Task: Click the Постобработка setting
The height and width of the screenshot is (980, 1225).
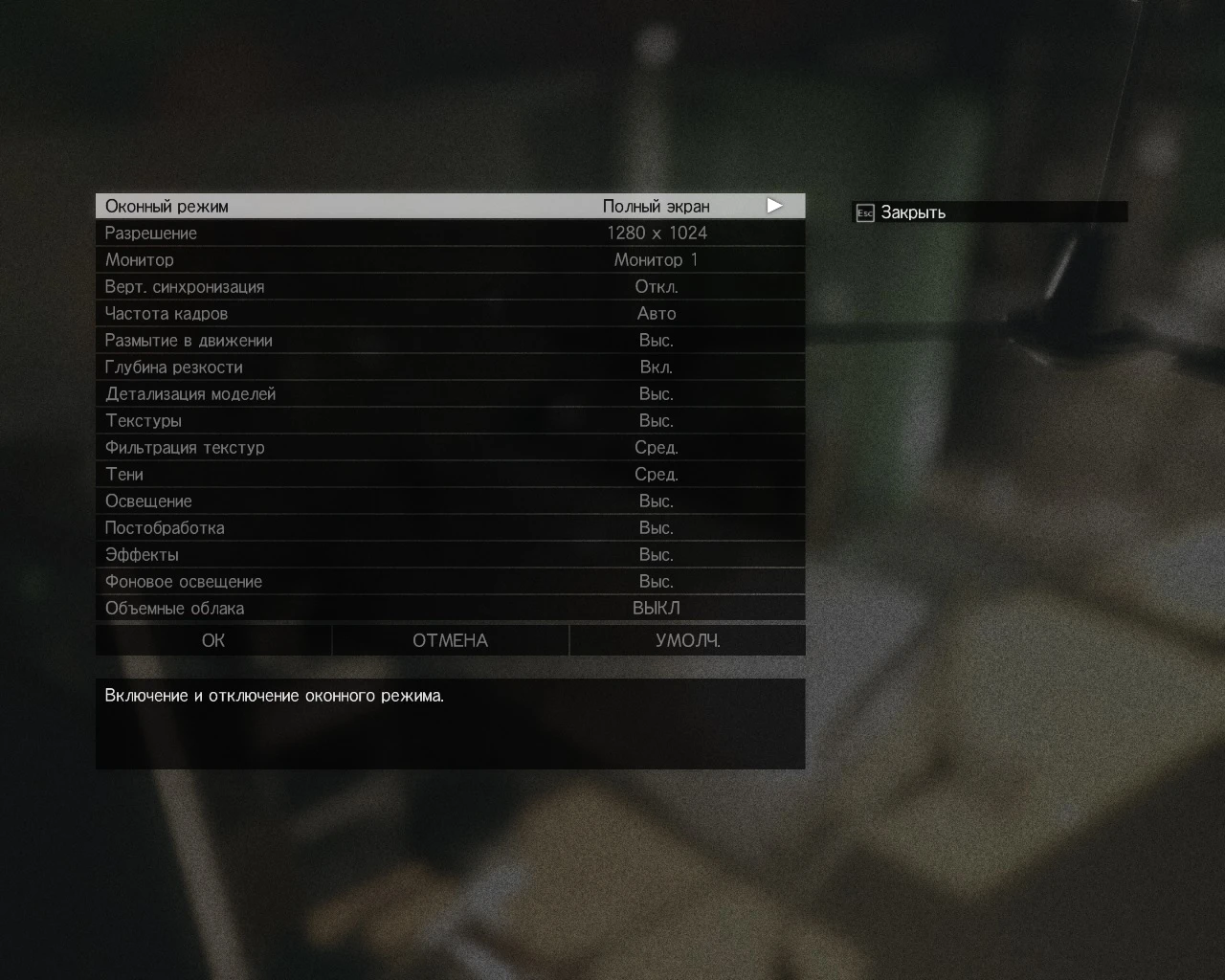Action: 450,526
